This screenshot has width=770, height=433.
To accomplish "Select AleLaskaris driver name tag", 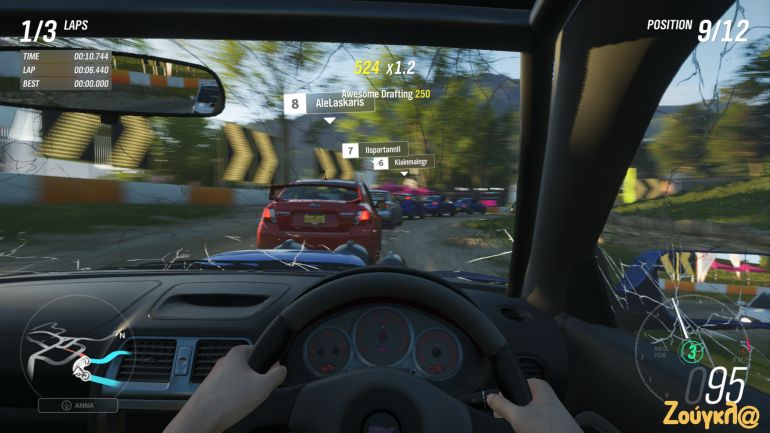I will tap(329, 103).
